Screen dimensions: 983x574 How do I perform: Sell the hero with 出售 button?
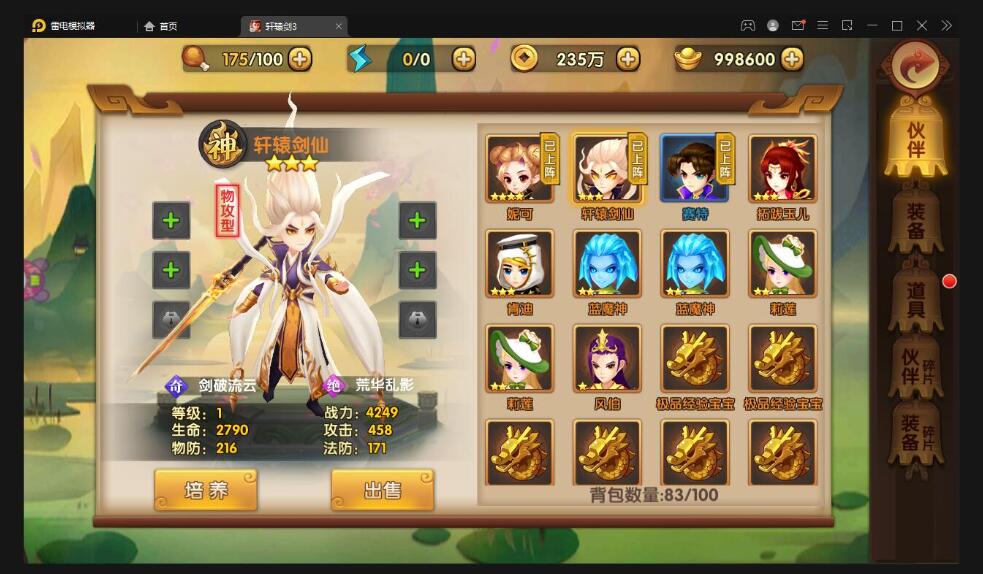coord(382,490)
